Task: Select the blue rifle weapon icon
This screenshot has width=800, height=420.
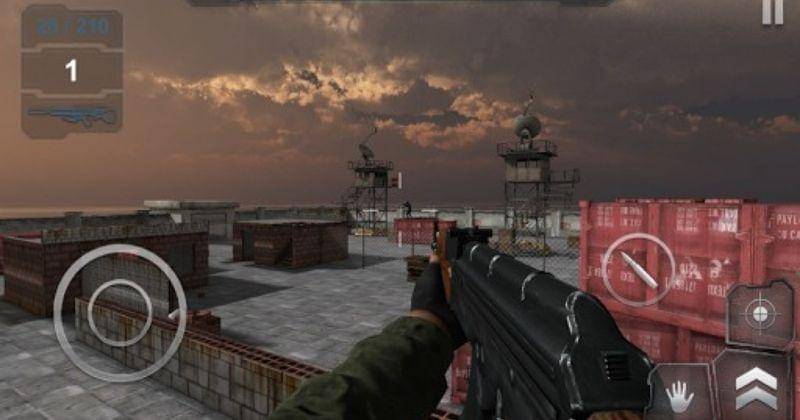Action: coord(71,115)
